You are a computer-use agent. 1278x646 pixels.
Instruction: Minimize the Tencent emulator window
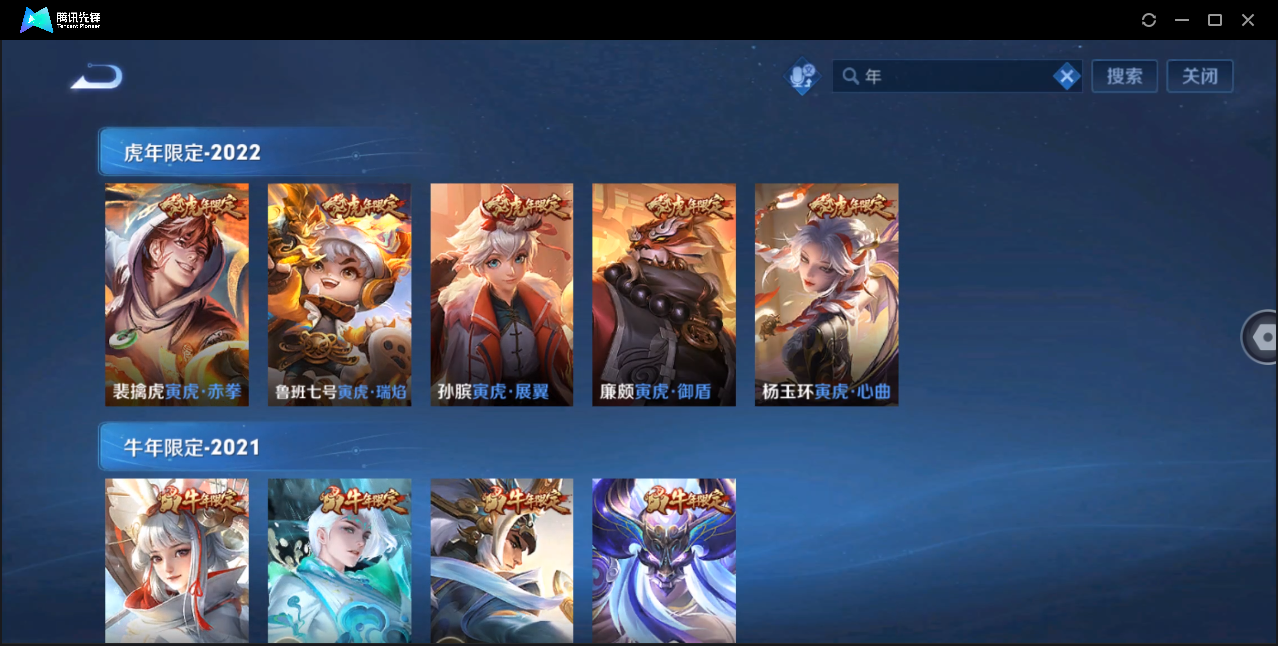(x=1182, y=20)
